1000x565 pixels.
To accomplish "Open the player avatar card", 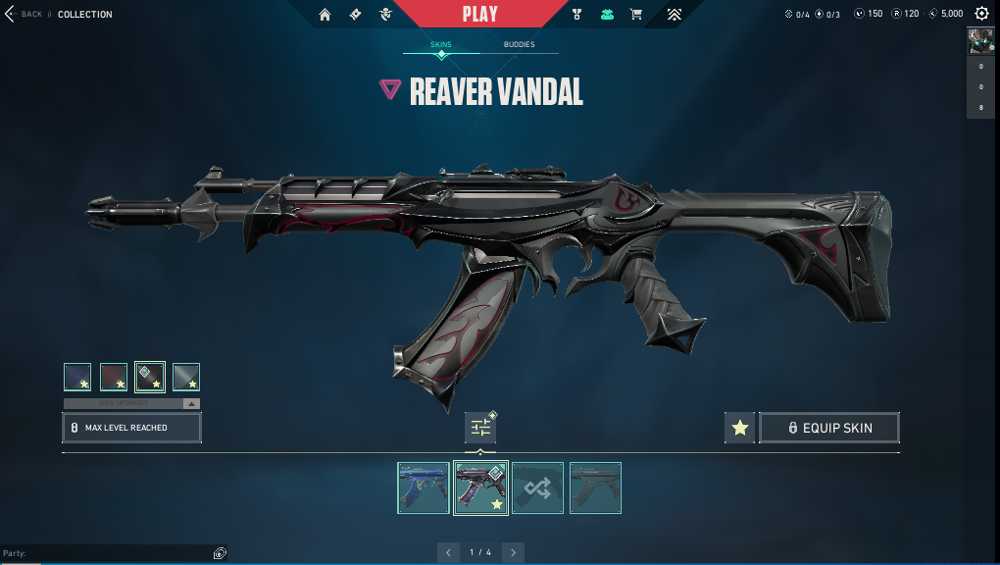I will tap(980, 40).
